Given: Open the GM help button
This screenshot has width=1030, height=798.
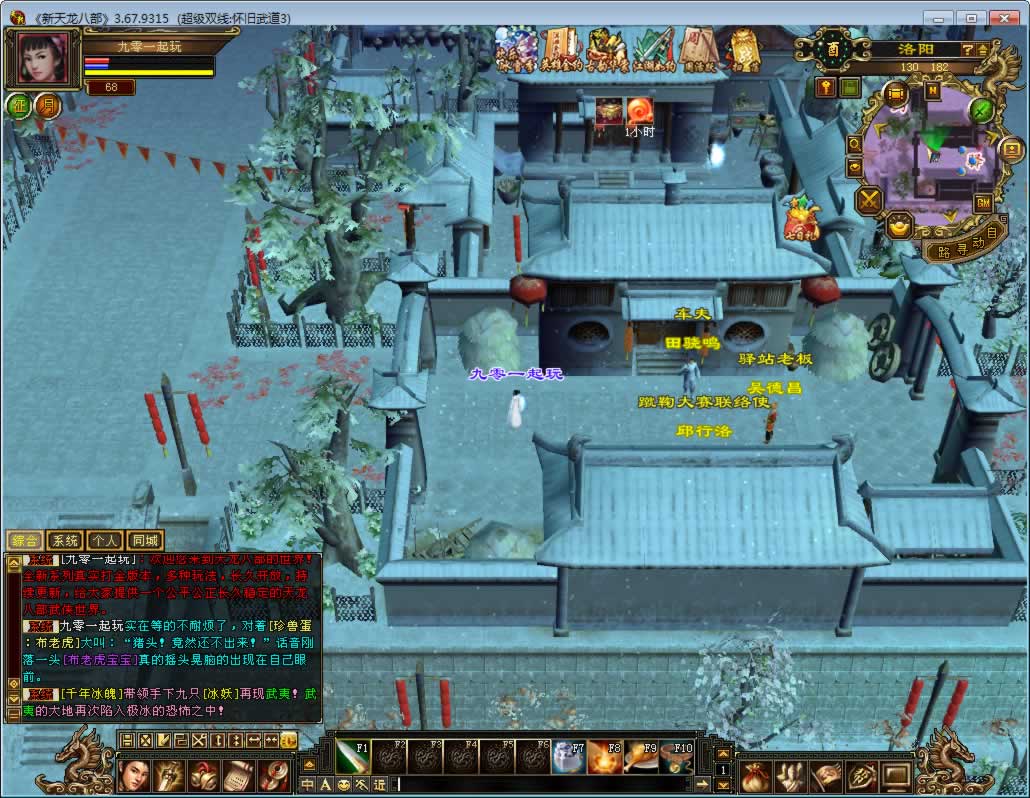Looking at the screenshot, I should click(x=983, y=203).
